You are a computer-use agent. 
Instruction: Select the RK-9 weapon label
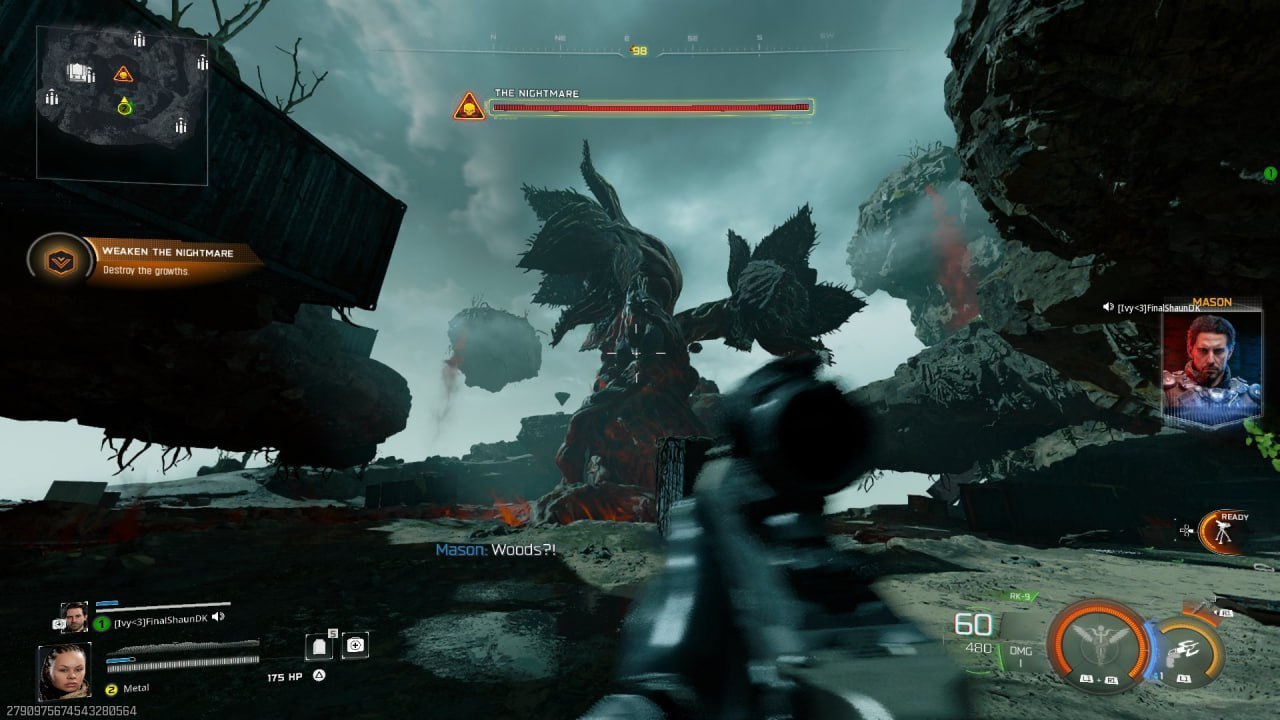1020,597
